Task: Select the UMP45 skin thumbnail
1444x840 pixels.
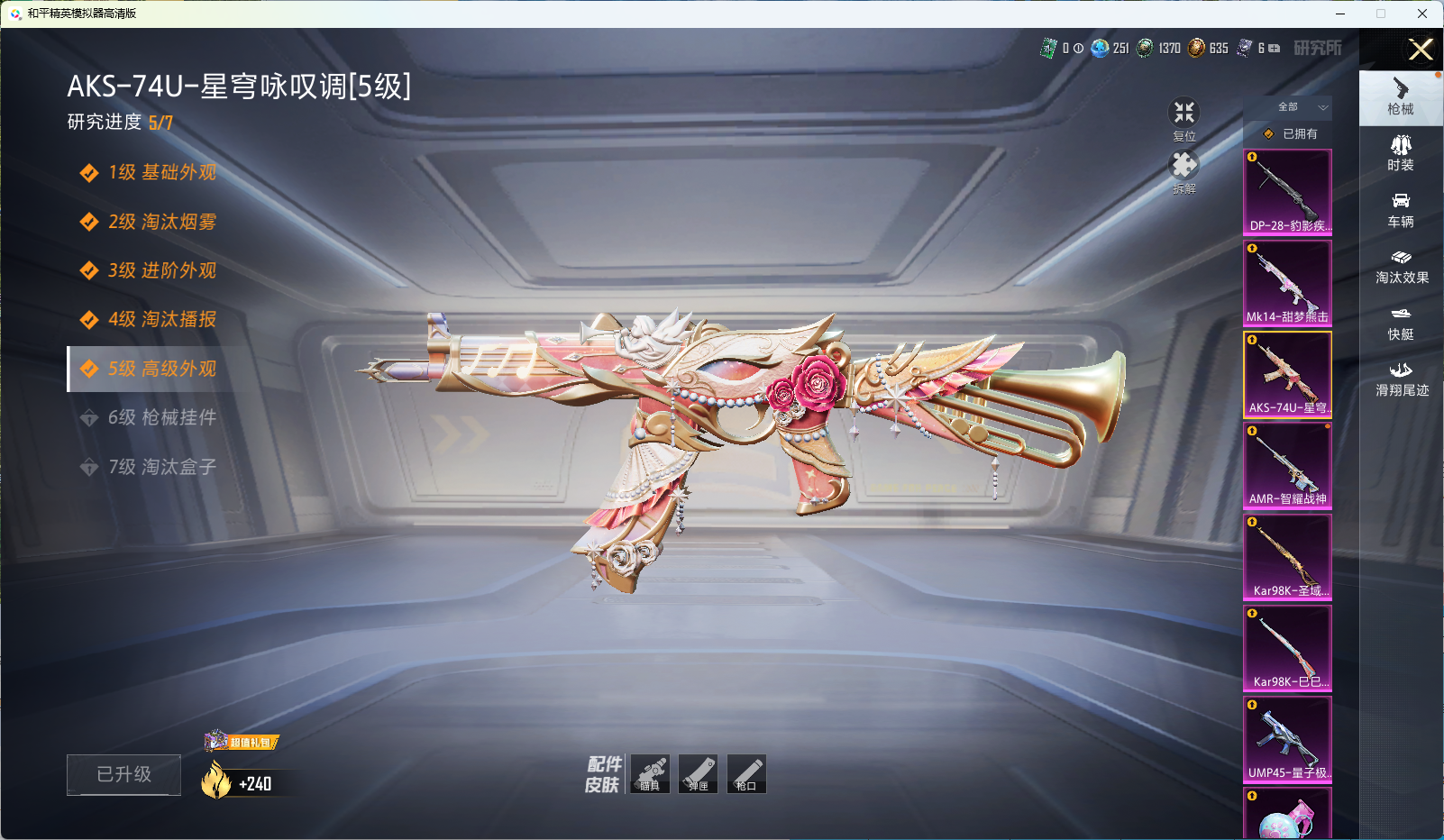Action: coord(1287,739)
